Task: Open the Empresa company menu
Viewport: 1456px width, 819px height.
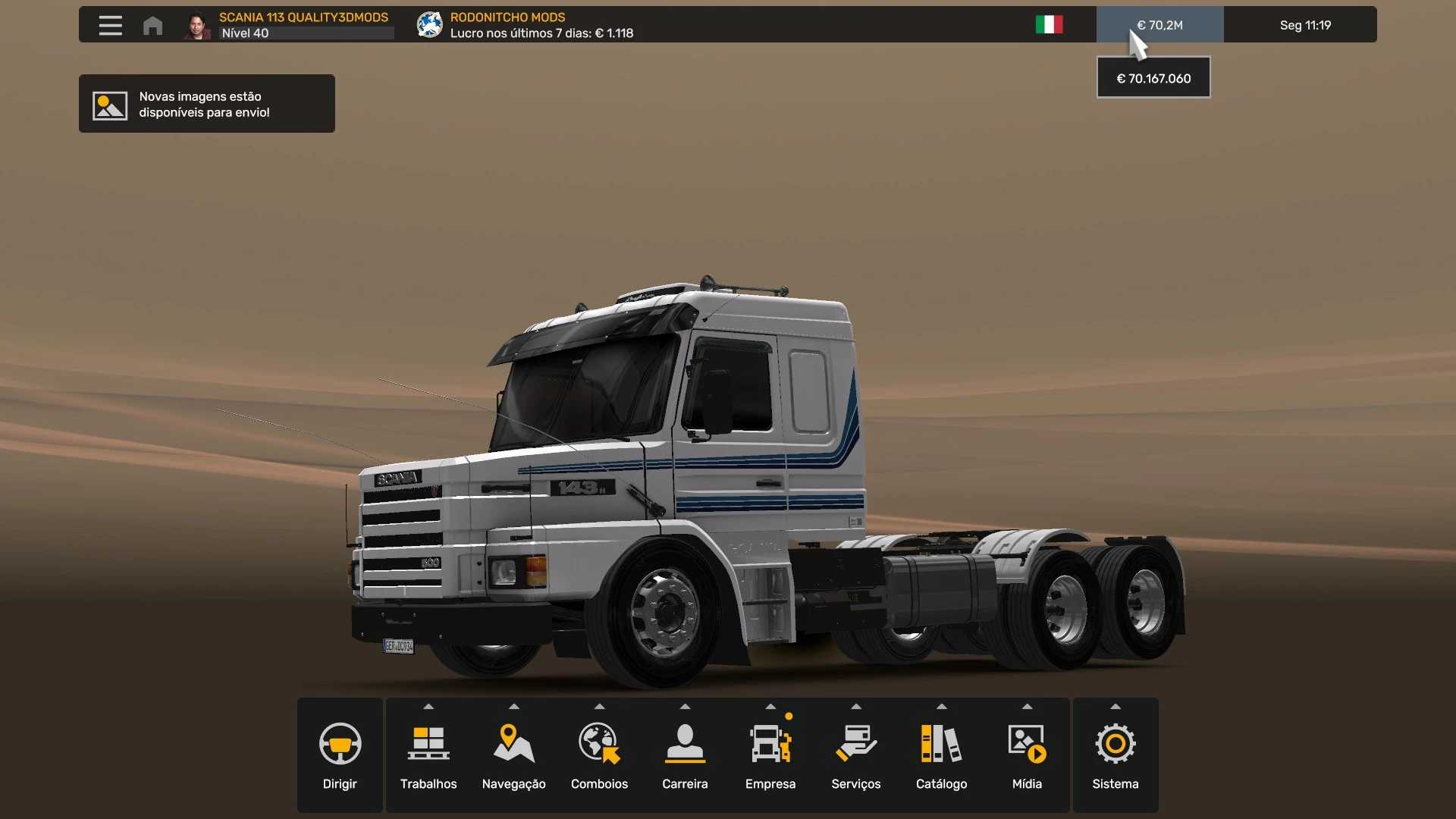Action: point(770,755)
